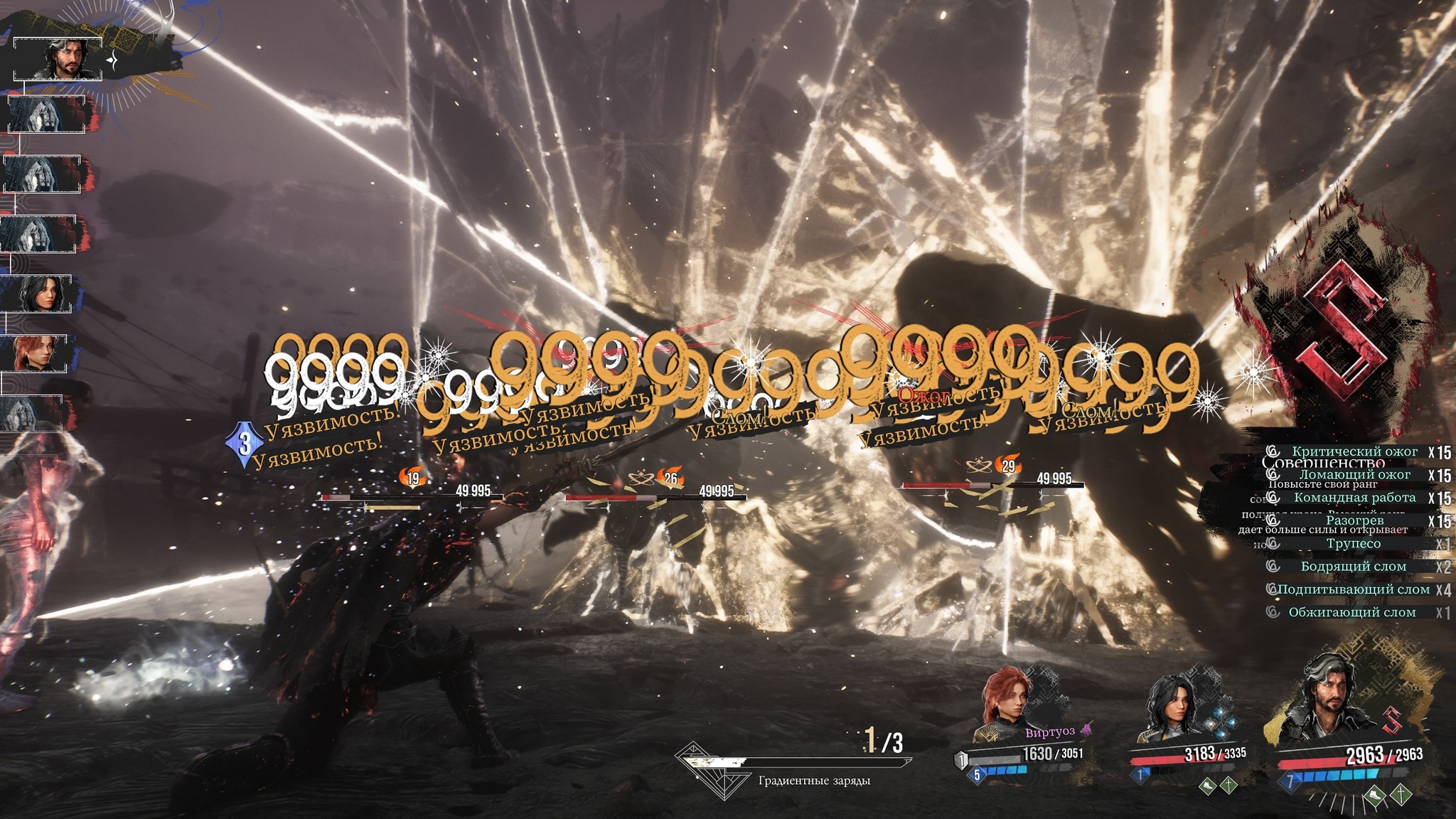This screenshot has height=819, width=1456.
Task: Select the bearded man portrait in turn order
Action: [58, 60]
